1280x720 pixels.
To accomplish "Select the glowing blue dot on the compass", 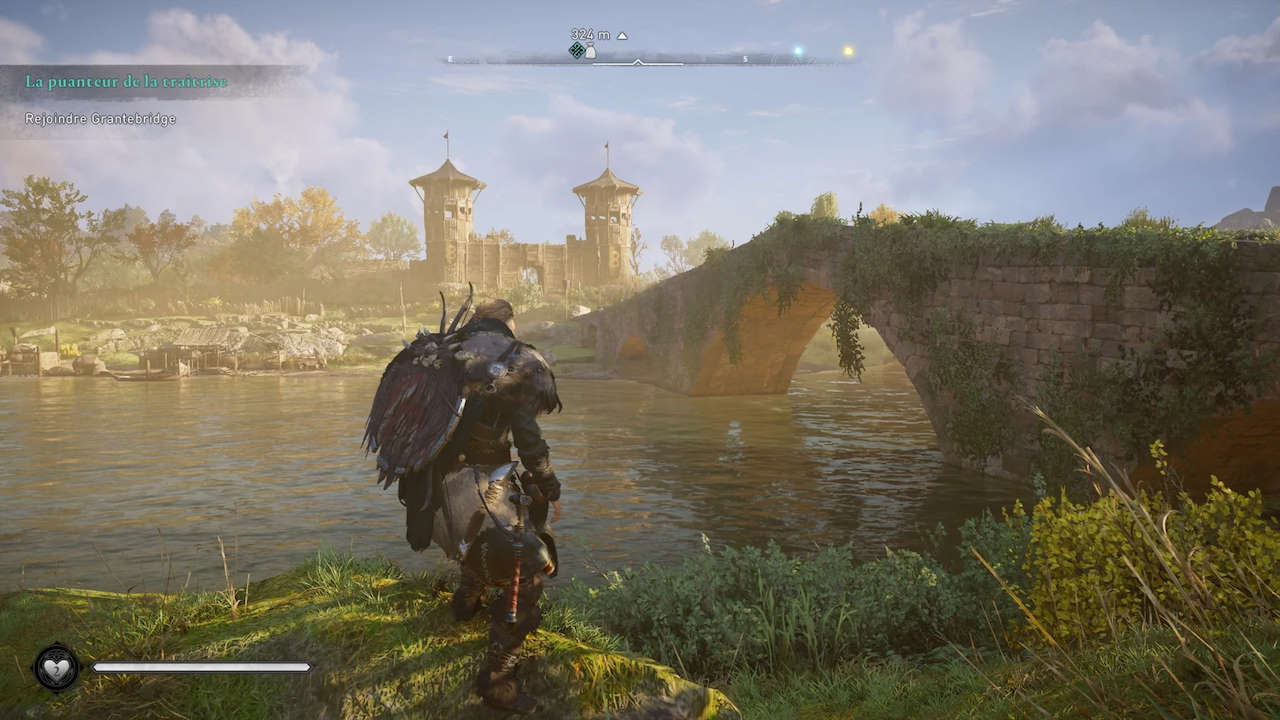I will (x=798, y=50).
